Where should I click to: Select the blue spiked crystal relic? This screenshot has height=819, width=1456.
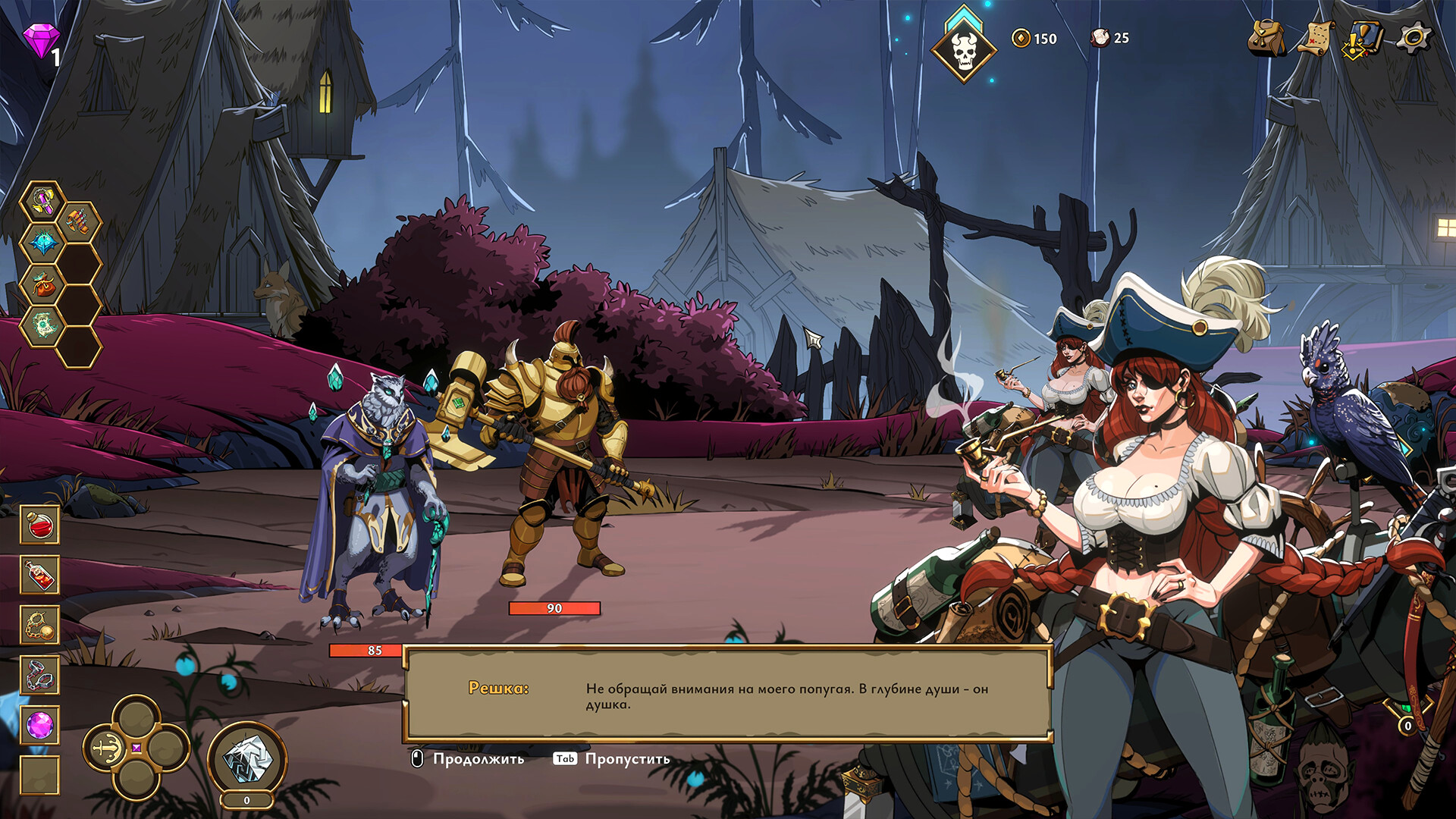[44, 243]
